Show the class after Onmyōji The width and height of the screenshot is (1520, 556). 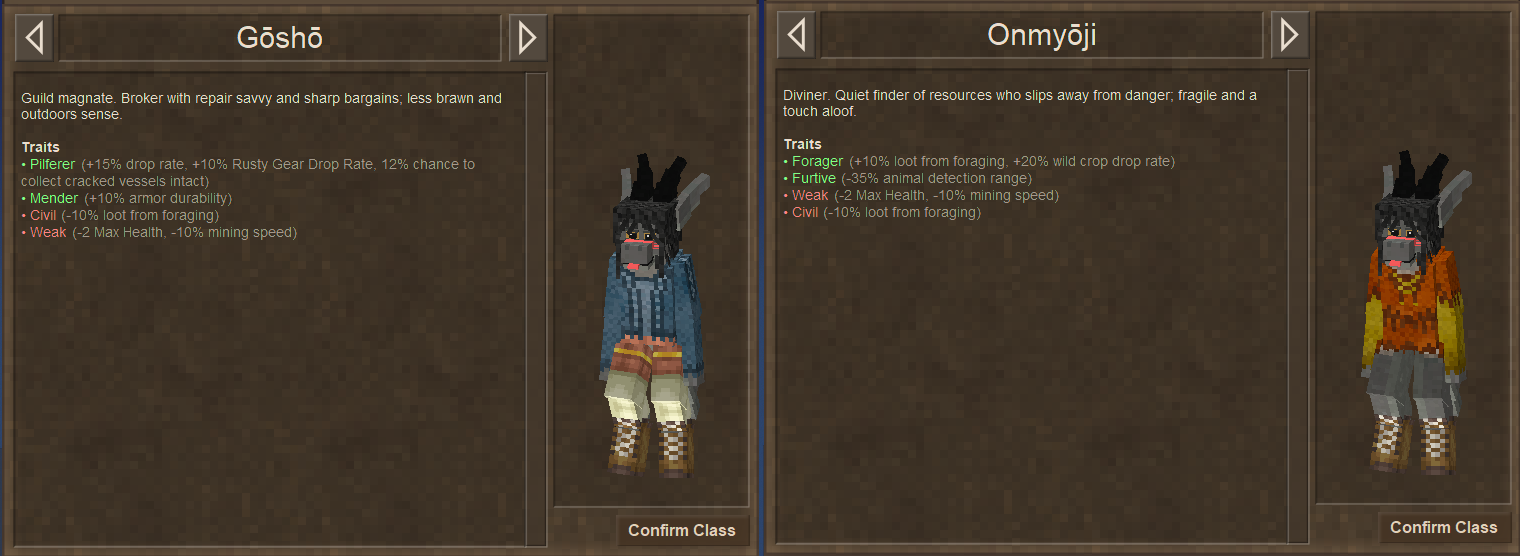pyautogui.click(x=1289, y=36)
